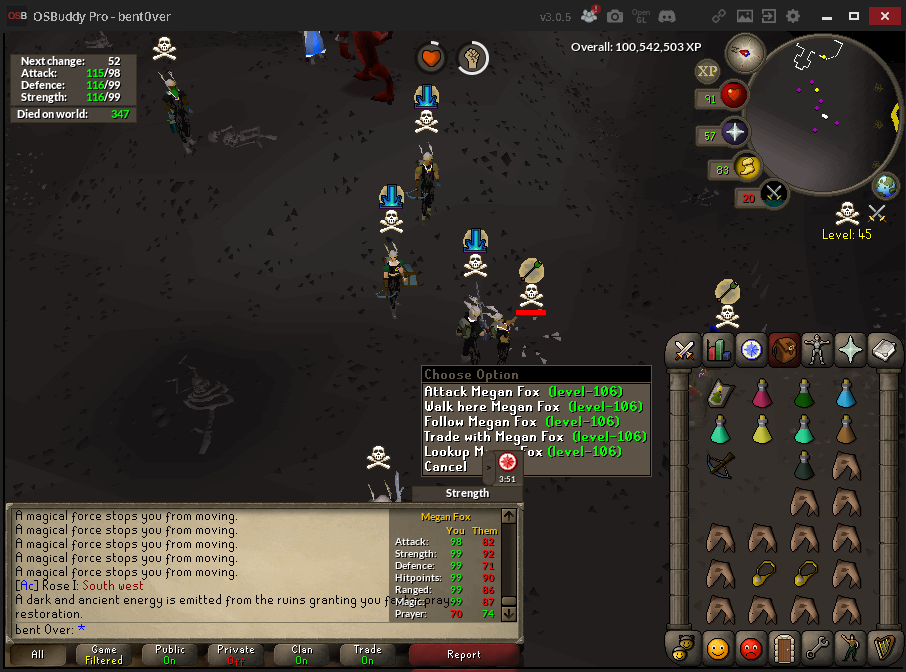906x672 pixels.
Task: Activate the special attack orb
Action: point(774,194)
